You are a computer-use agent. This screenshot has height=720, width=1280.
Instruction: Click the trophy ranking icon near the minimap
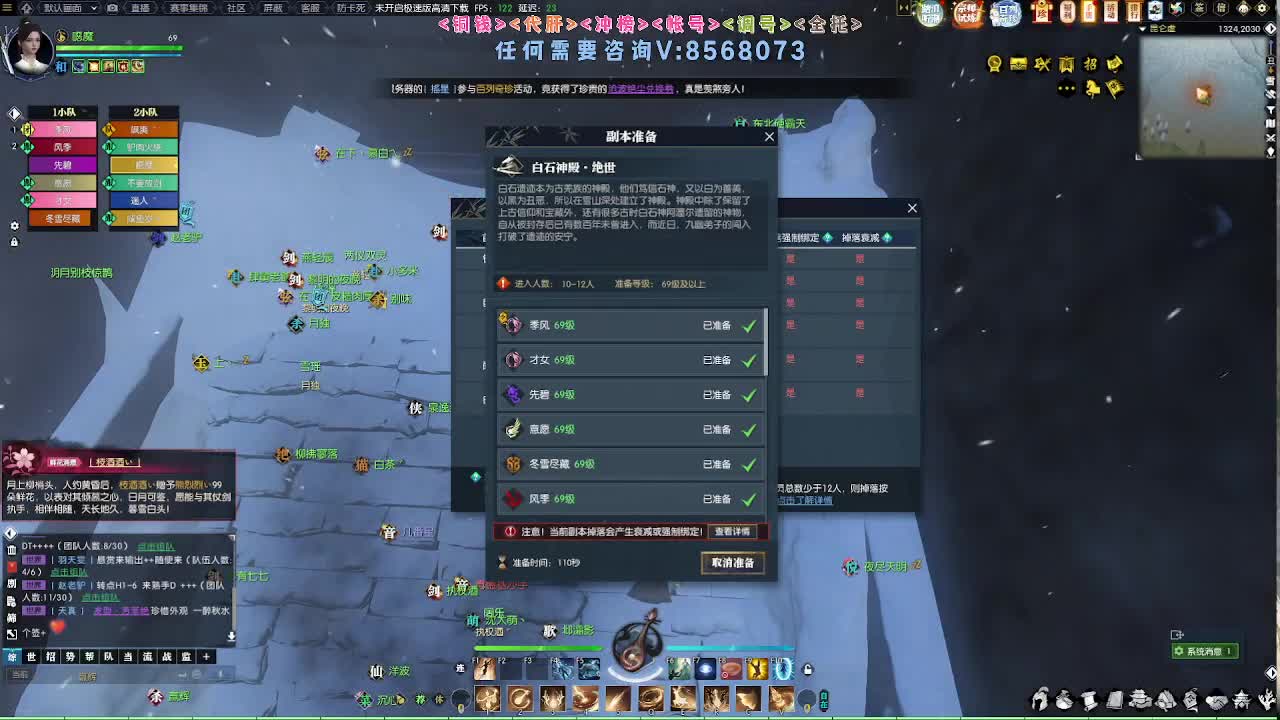coord(995,64)
